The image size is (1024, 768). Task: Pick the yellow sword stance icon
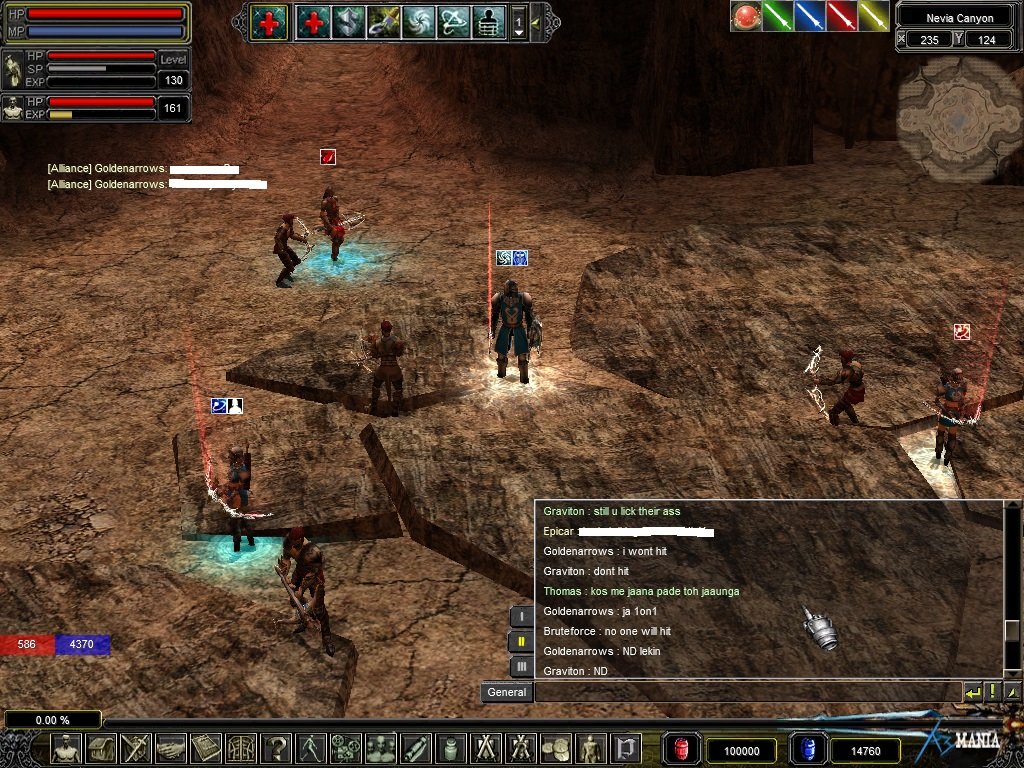874,16
